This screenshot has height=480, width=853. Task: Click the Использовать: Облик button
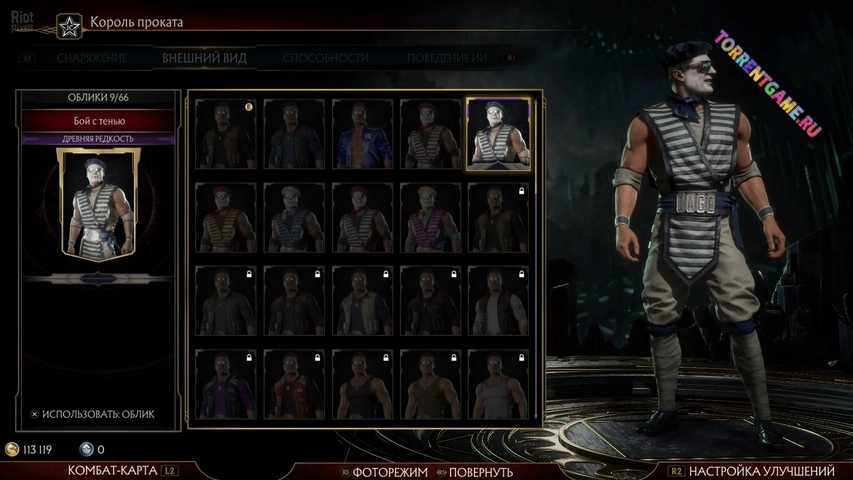[92, 413]
